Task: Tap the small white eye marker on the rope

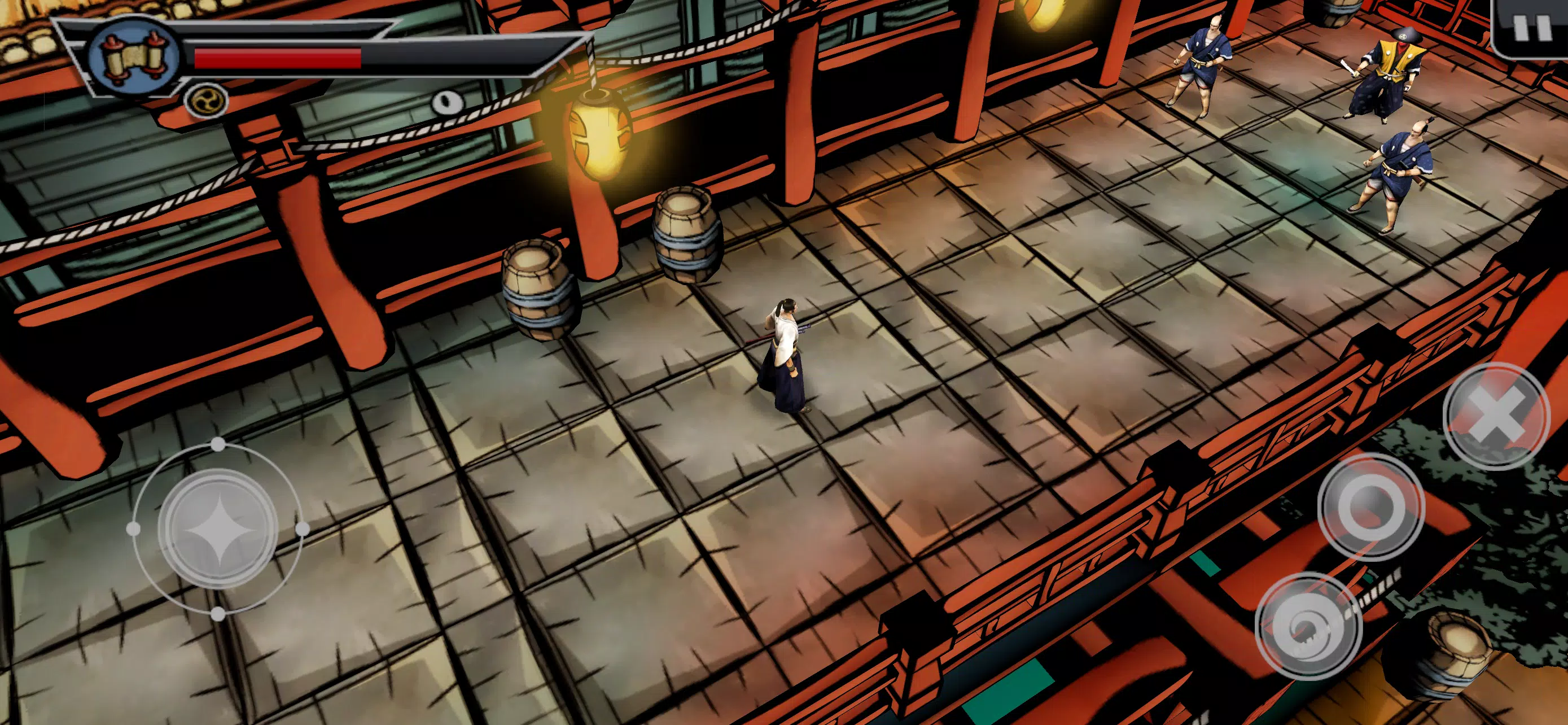Action: (447, 103)
